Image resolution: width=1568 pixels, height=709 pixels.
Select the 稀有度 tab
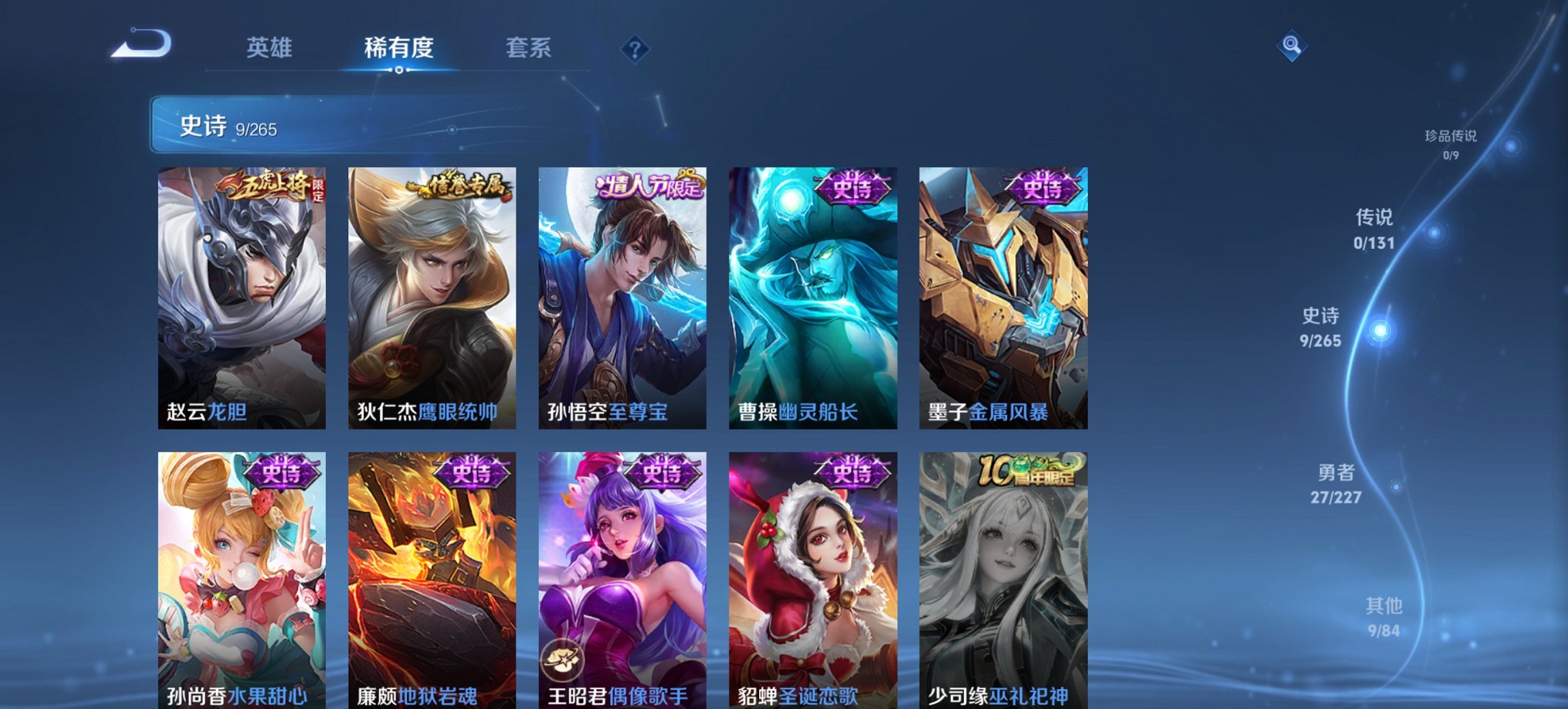396,48
